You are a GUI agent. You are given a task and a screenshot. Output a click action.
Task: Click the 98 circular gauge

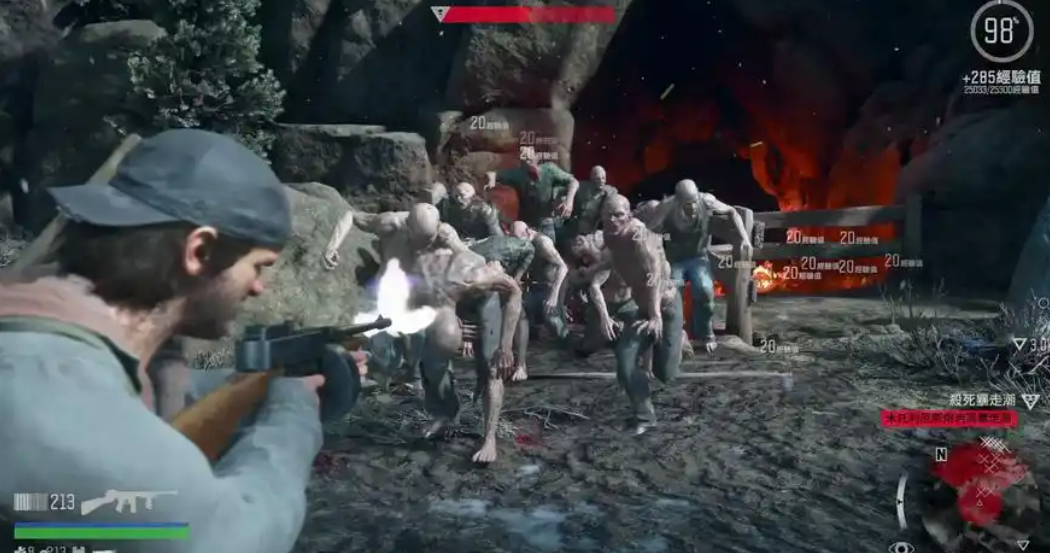[x=1001, y=33]
